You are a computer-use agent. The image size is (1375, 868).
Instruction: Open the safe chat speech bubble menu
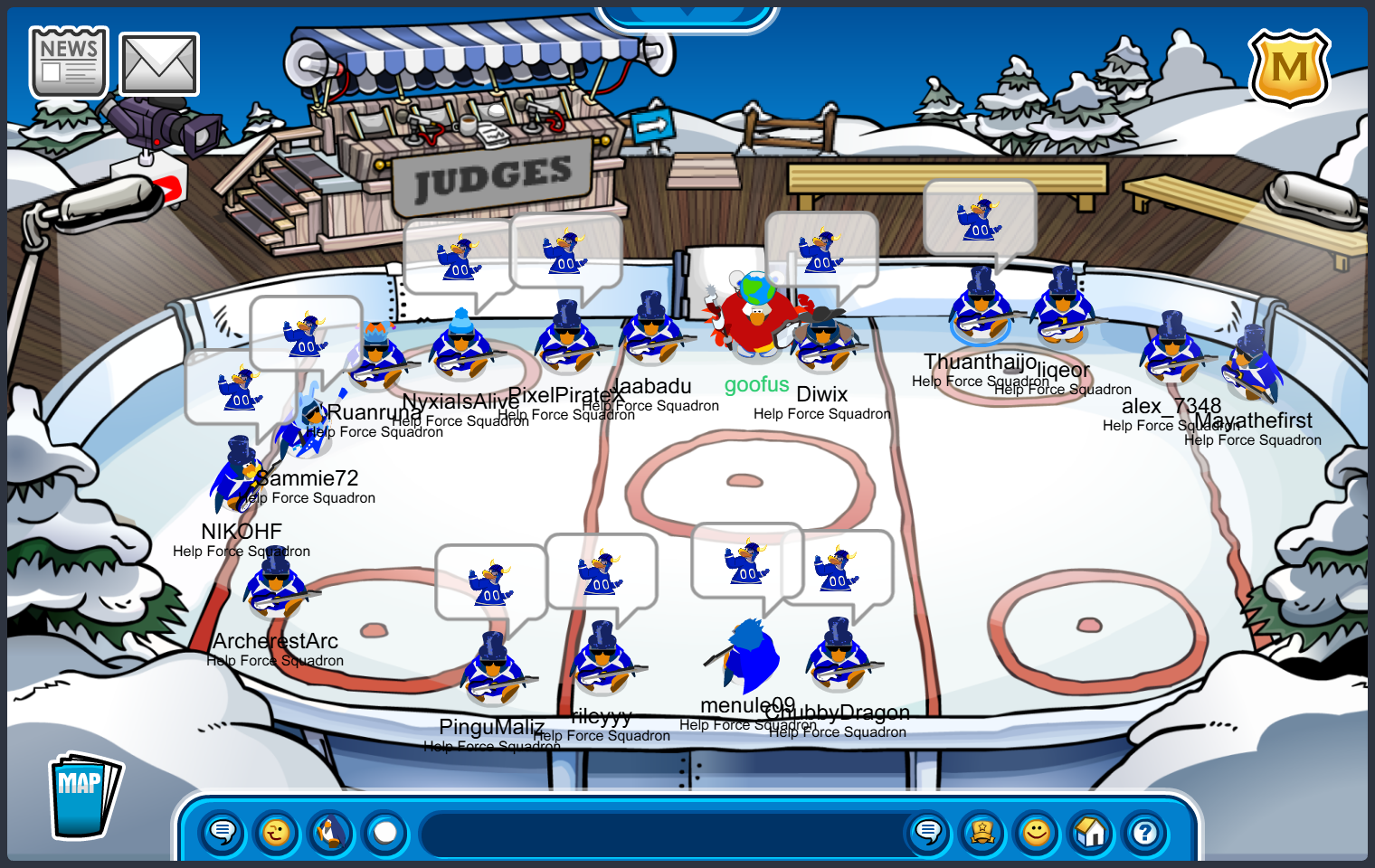point(223,832)
